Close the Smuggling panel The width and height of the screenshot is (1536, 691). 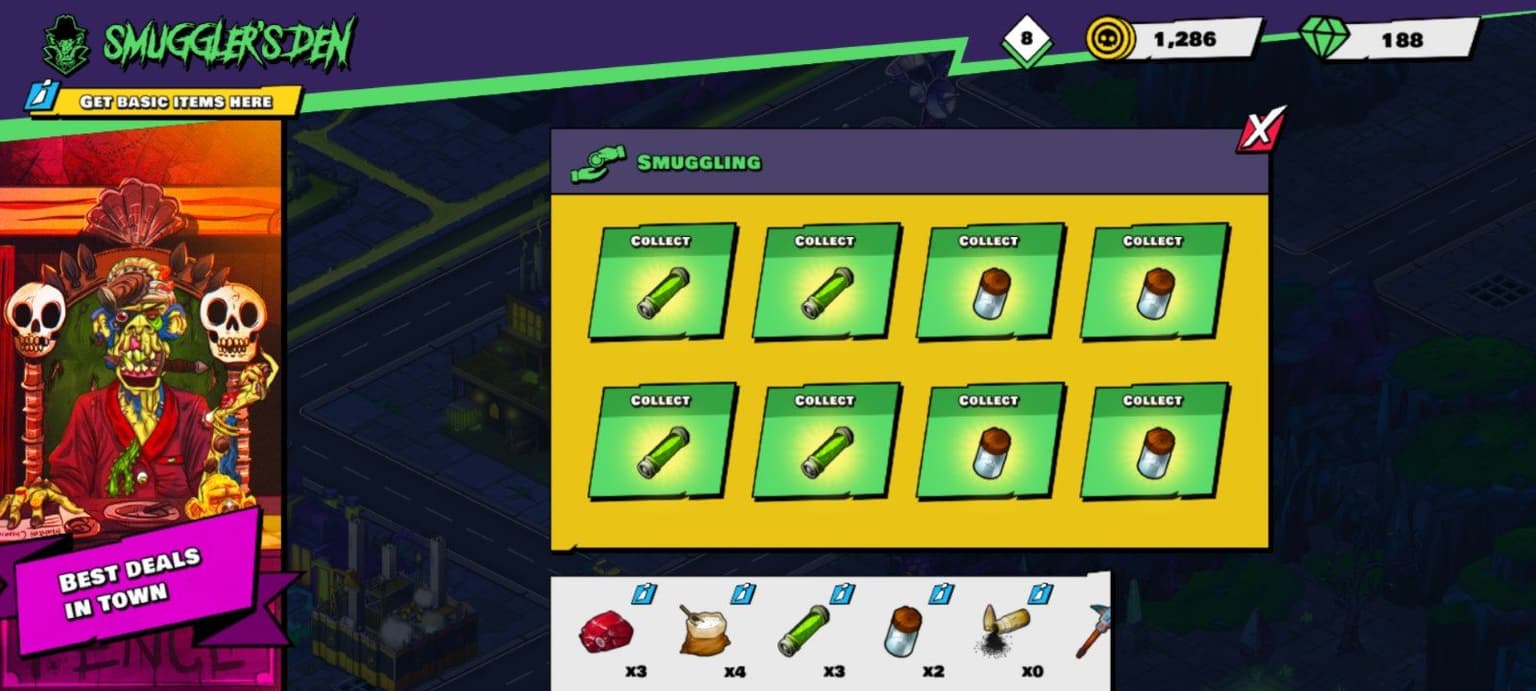(x=1261, y=130)
